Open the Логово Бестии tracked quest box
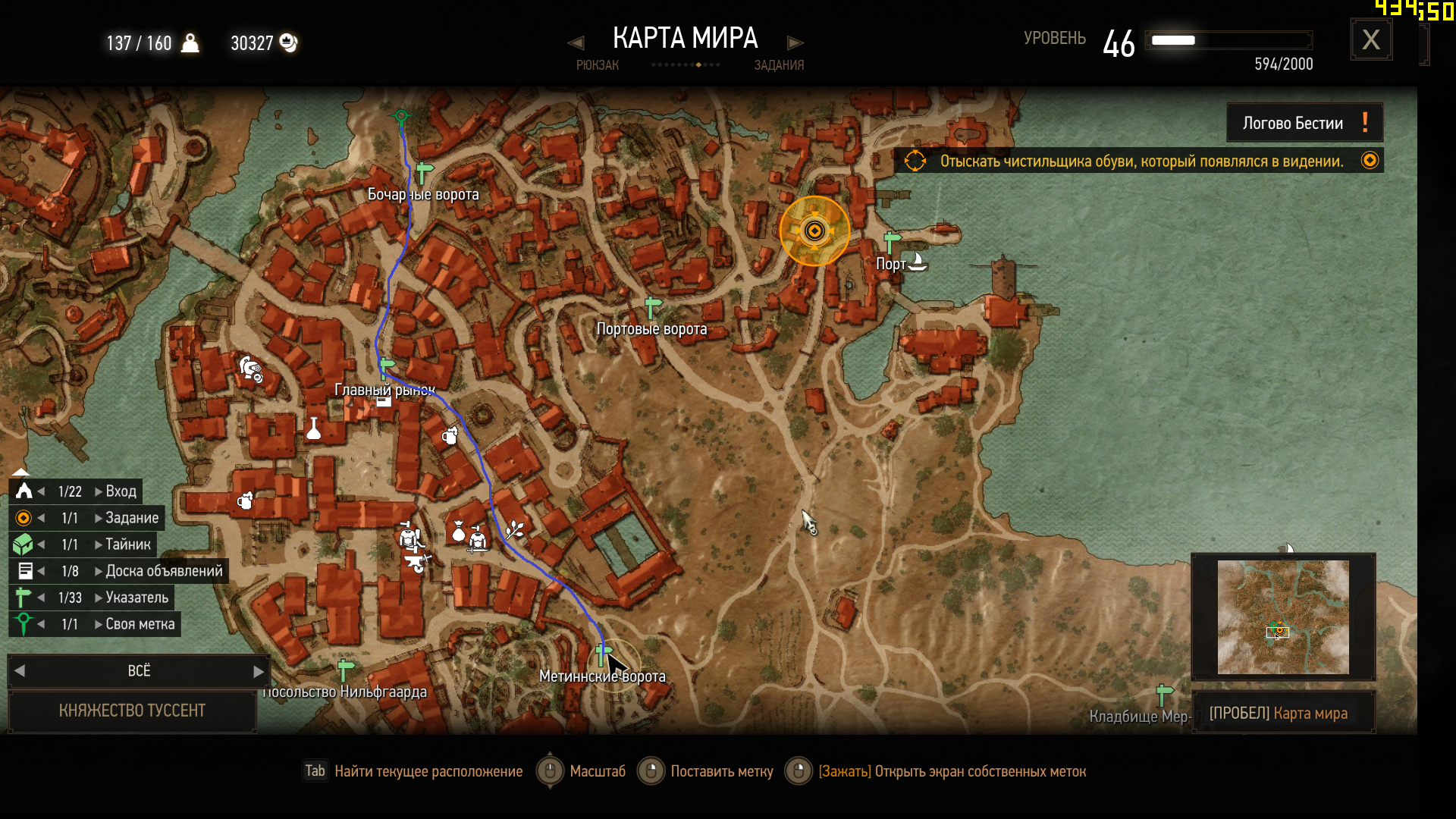This screenshot has height=819, width=1456. [1304, 123]
